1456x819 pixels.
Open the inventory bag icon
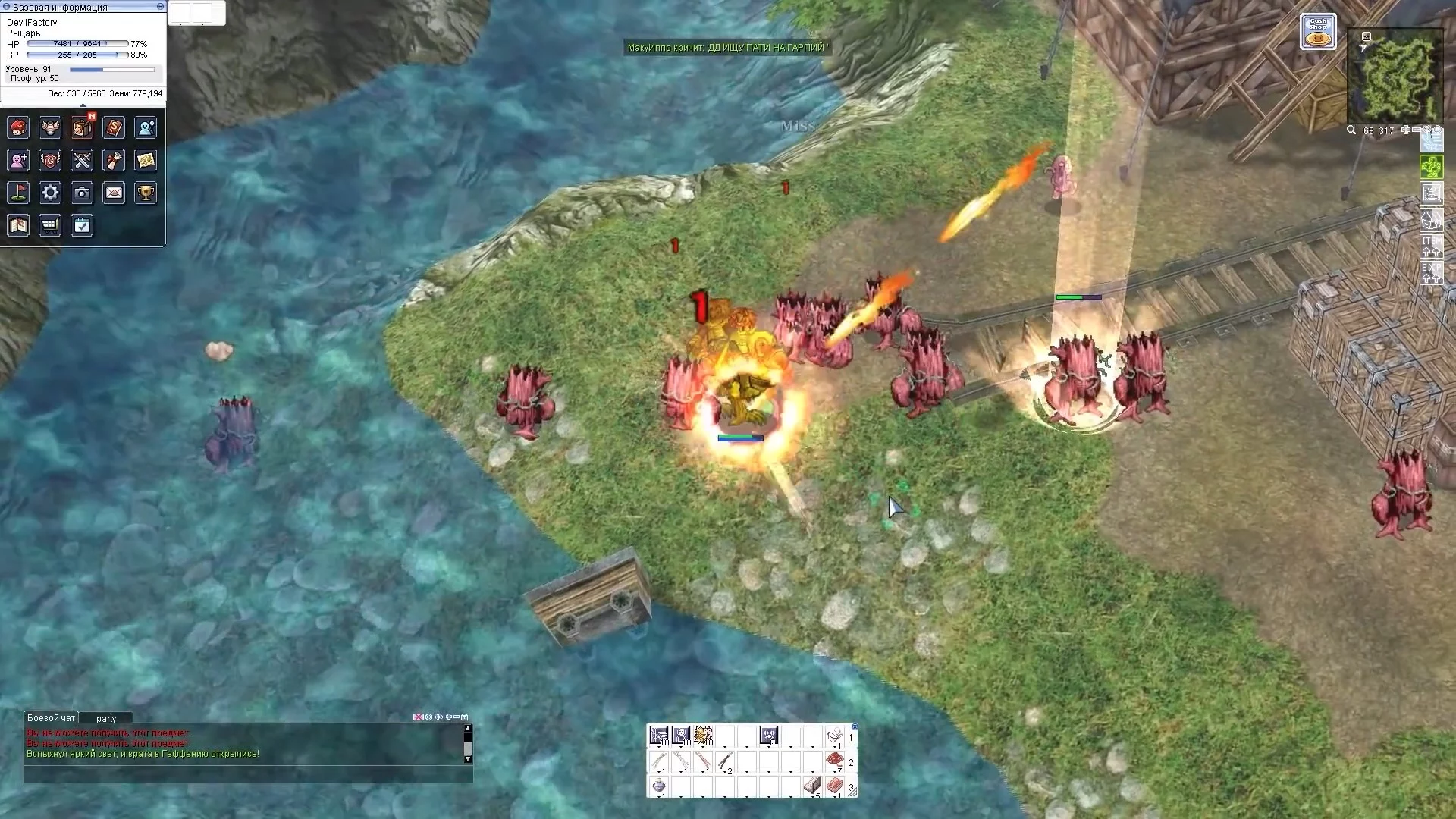[x=82, y=127]
